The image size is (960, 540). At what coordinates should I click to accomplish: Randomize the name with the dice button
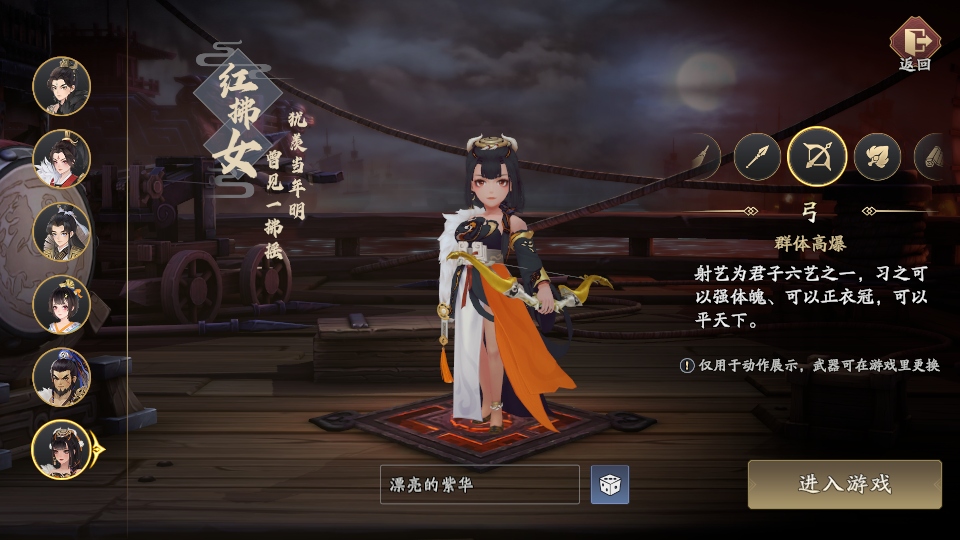click(x=609, y=485)
